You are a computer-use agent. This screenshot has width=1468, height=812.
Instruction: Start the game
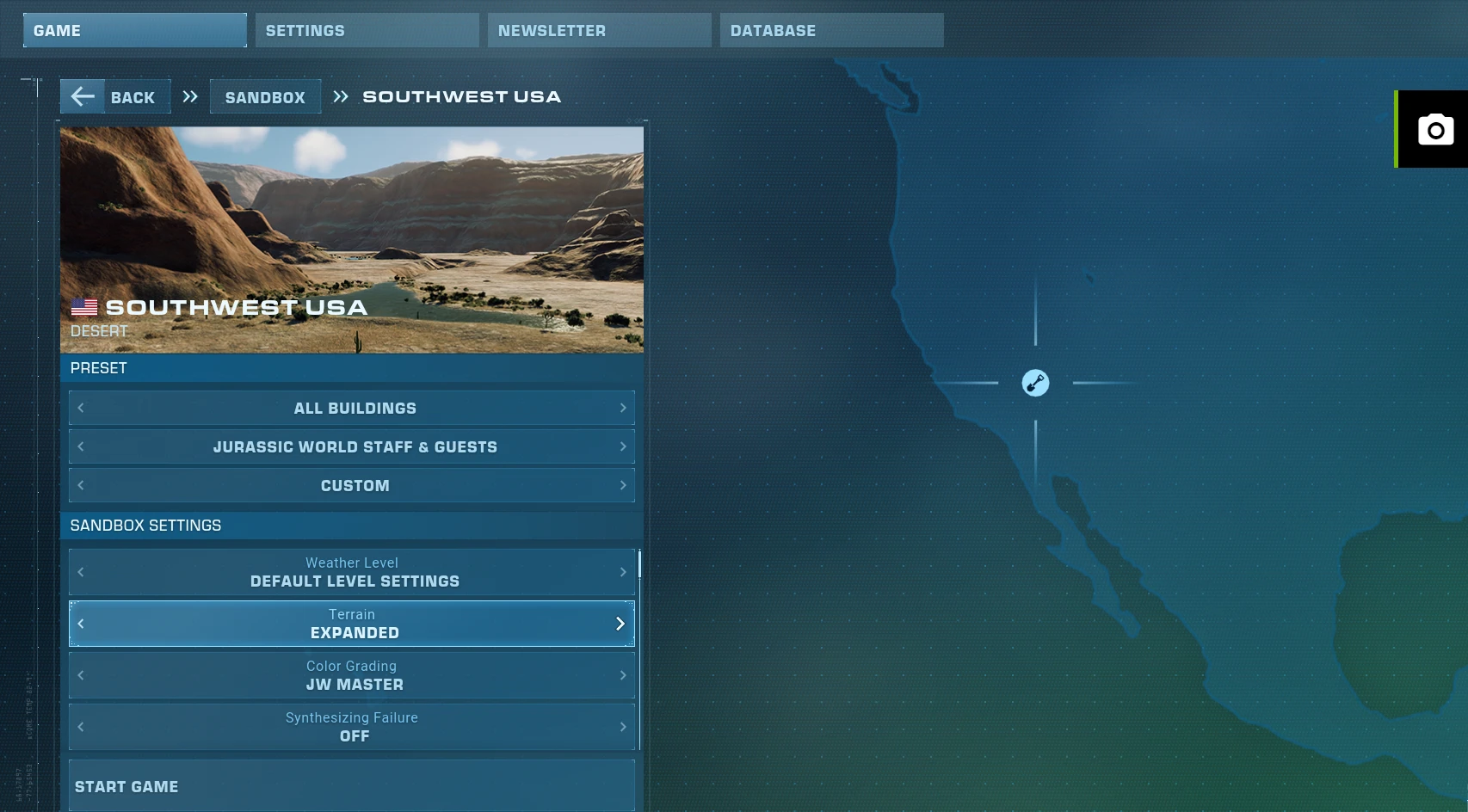(x=351, y=786)
